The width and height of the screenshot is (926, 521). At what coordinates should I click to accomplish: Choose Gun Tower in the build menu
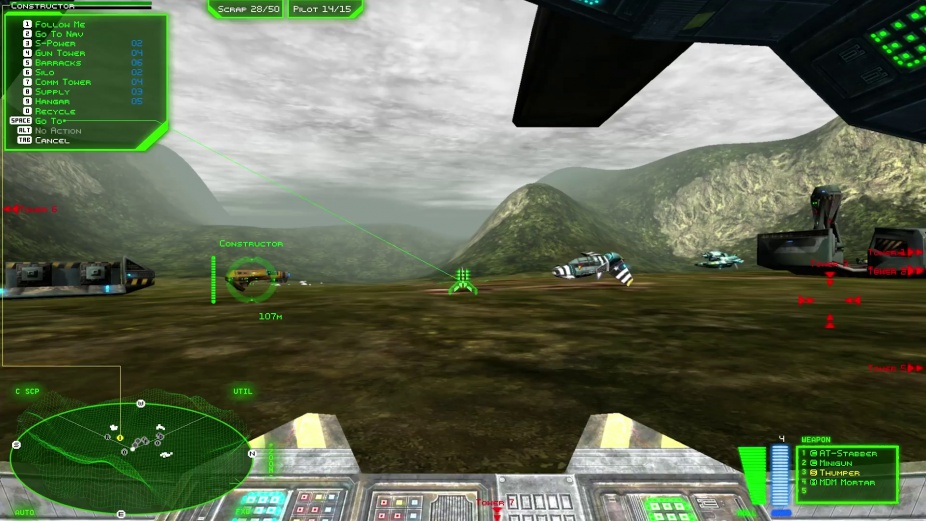point(59,53)
